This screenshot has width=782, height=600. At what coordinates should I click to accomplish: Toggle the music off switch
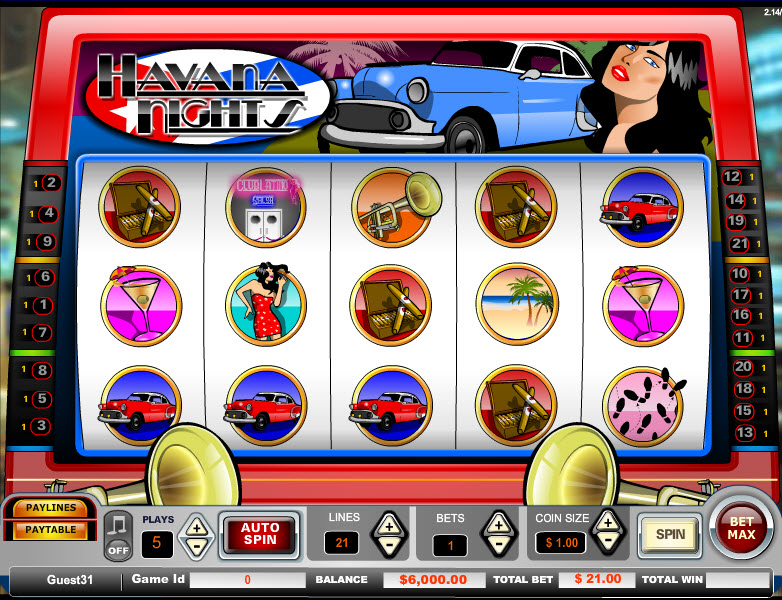[118, 536]
